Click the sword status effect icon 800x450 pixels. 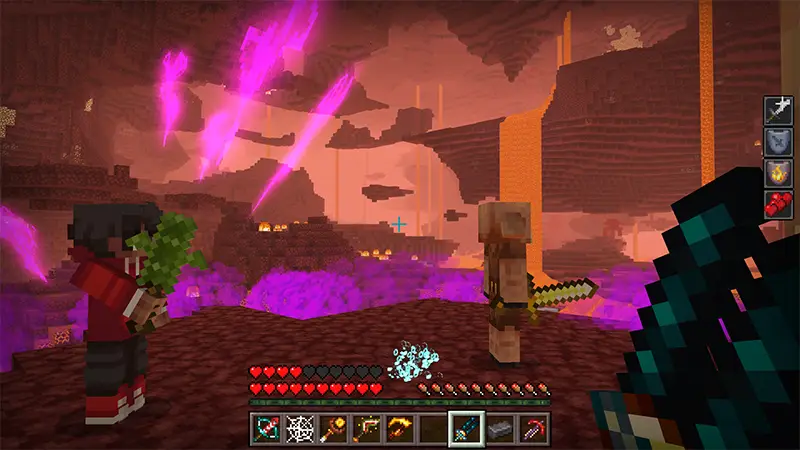(x=778, y=110)
